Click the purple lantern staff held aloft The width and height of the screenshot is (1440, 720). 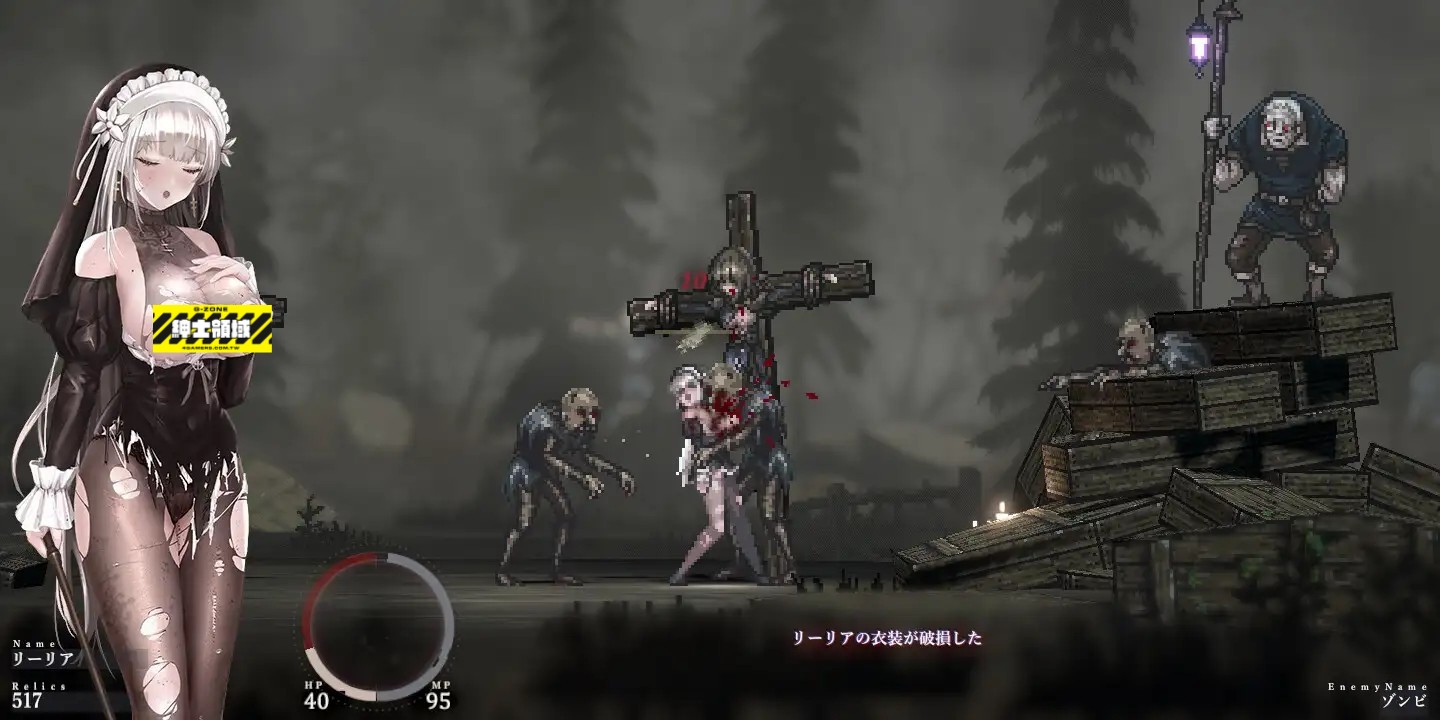click(x=1196, y=45)
